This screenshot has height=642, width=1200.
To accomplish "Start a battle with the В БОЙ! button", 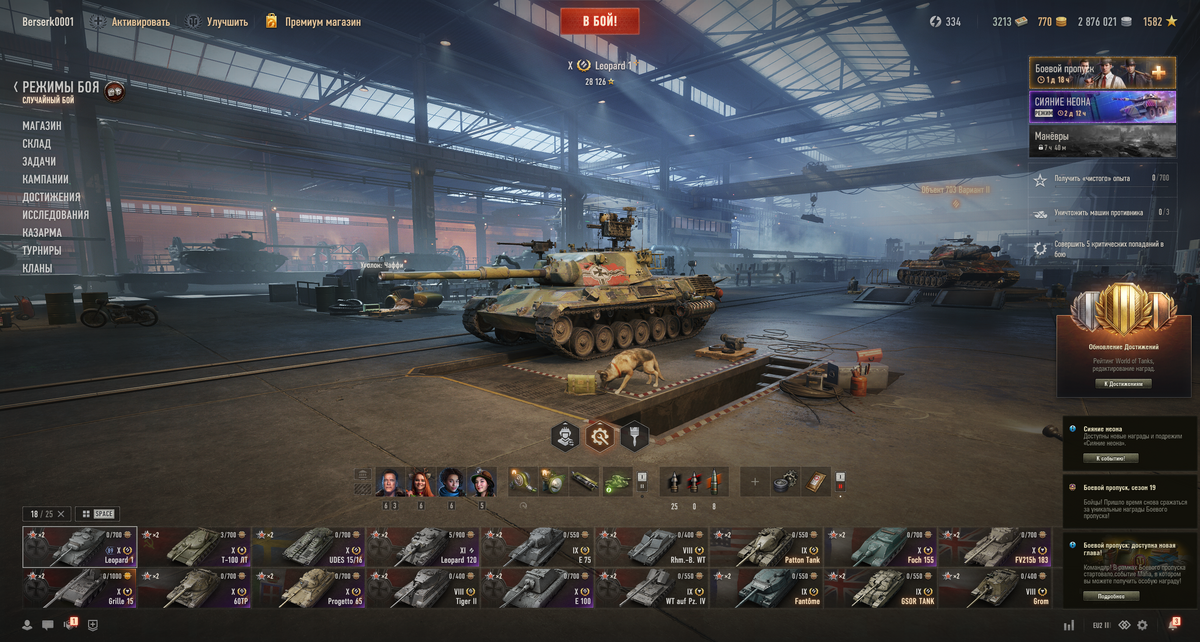I will (601, 20).
